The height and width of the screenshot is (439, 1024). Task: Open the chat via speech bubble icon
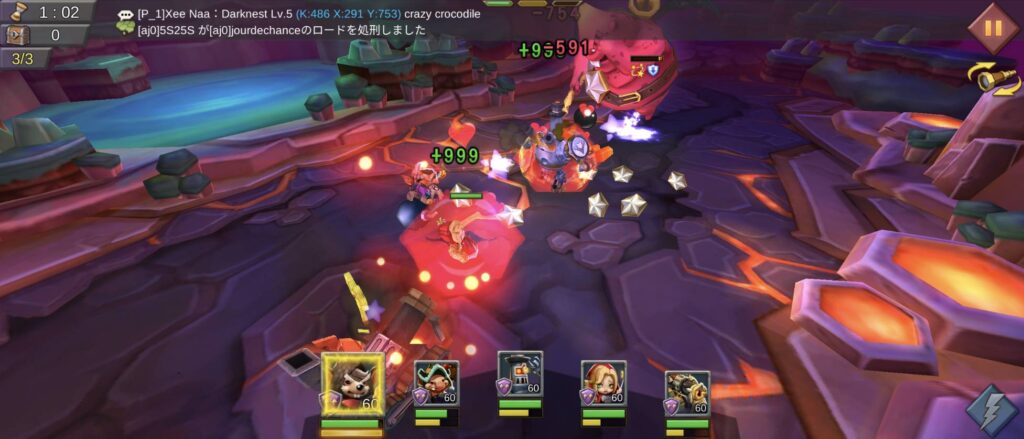coord(126,16)
